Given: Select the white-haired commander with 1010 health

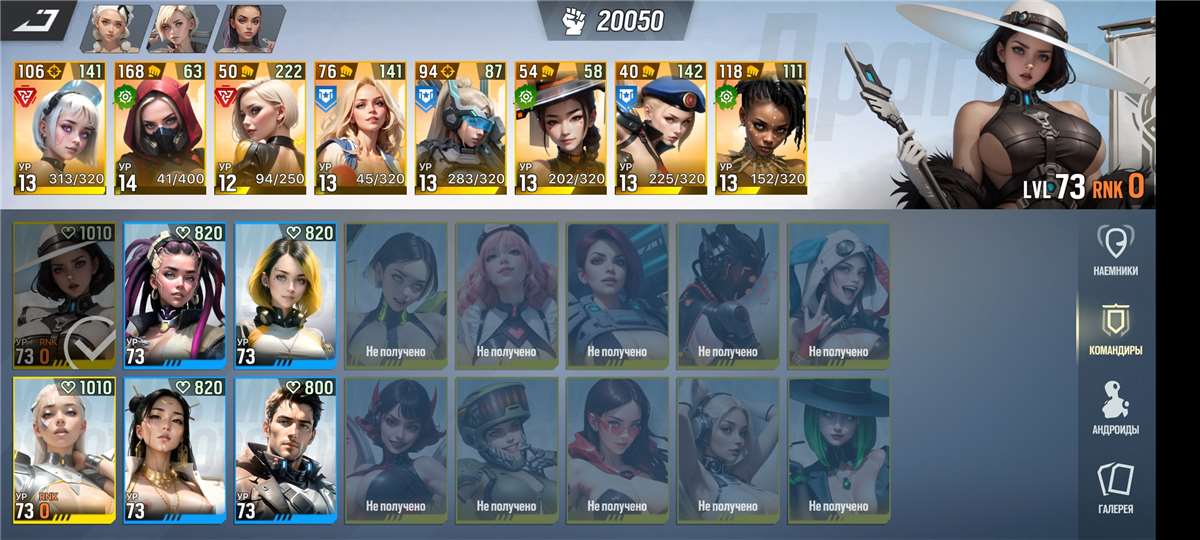Looking at the screenshot, I should point(64,450).
